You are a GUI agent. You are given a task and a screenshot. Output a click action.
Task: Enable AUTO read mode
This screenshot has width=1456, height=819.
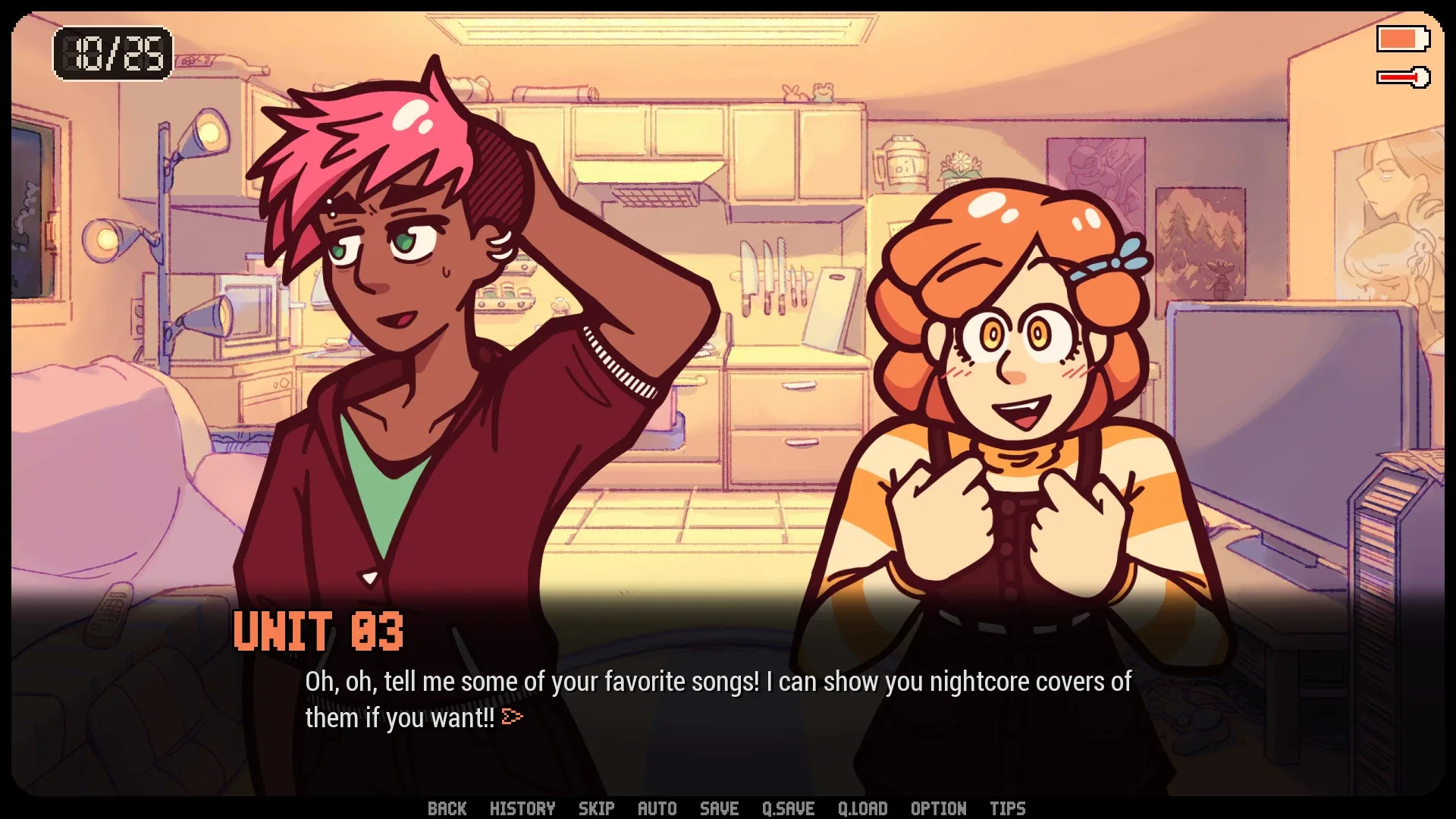[x=657, y=808]
